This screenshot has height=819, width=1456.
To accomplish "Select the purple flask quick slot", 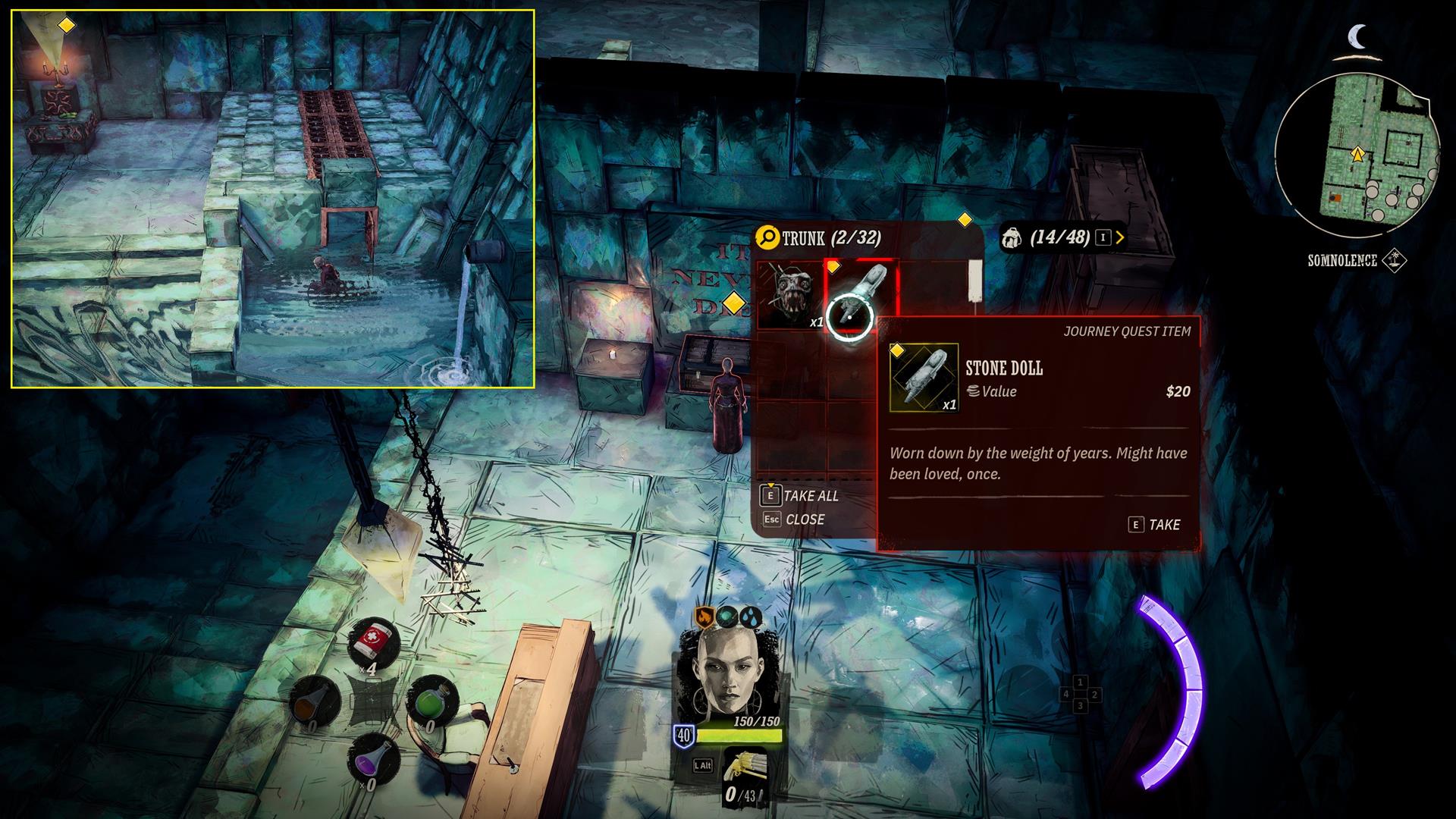I will pos(373,757).
